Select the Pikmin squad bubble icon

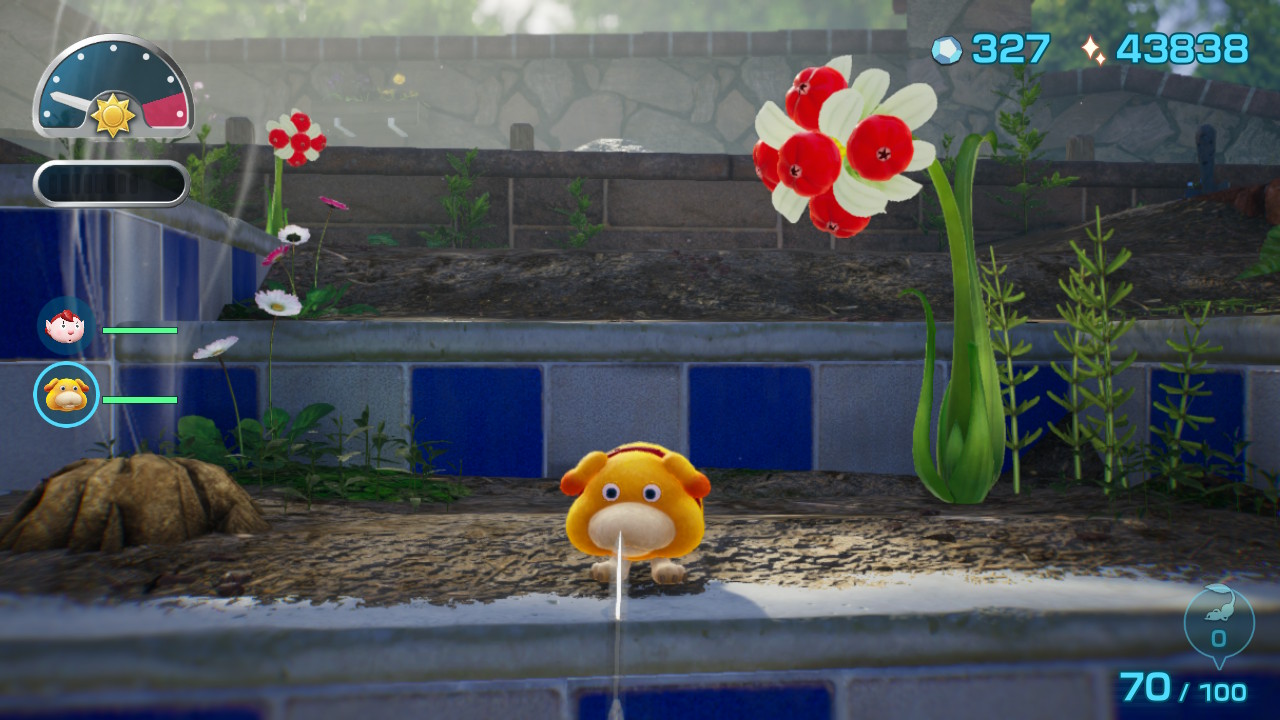1218,622
